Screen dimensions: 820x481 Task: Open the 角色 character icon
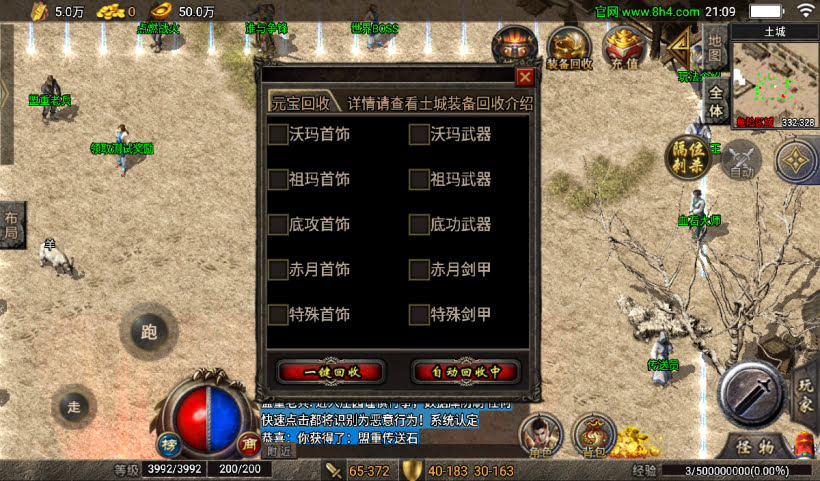pyautogui.click(x=541, y=436)
